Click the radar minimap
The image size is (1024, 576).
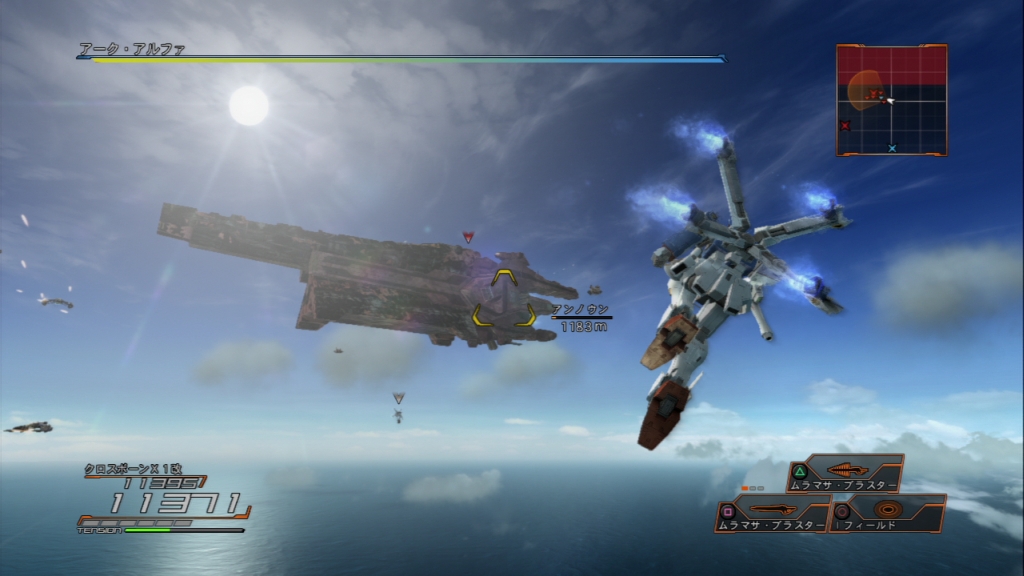coord(891,100)
